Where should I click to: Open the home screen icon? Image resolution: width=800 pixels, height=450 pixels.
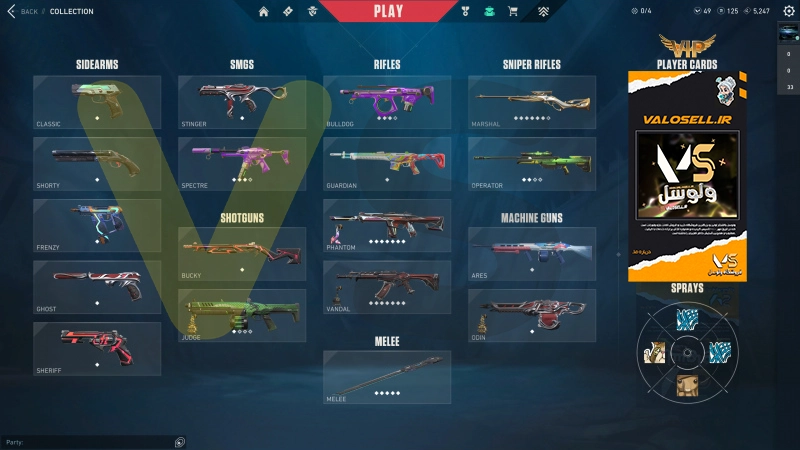tap(264, 12)
